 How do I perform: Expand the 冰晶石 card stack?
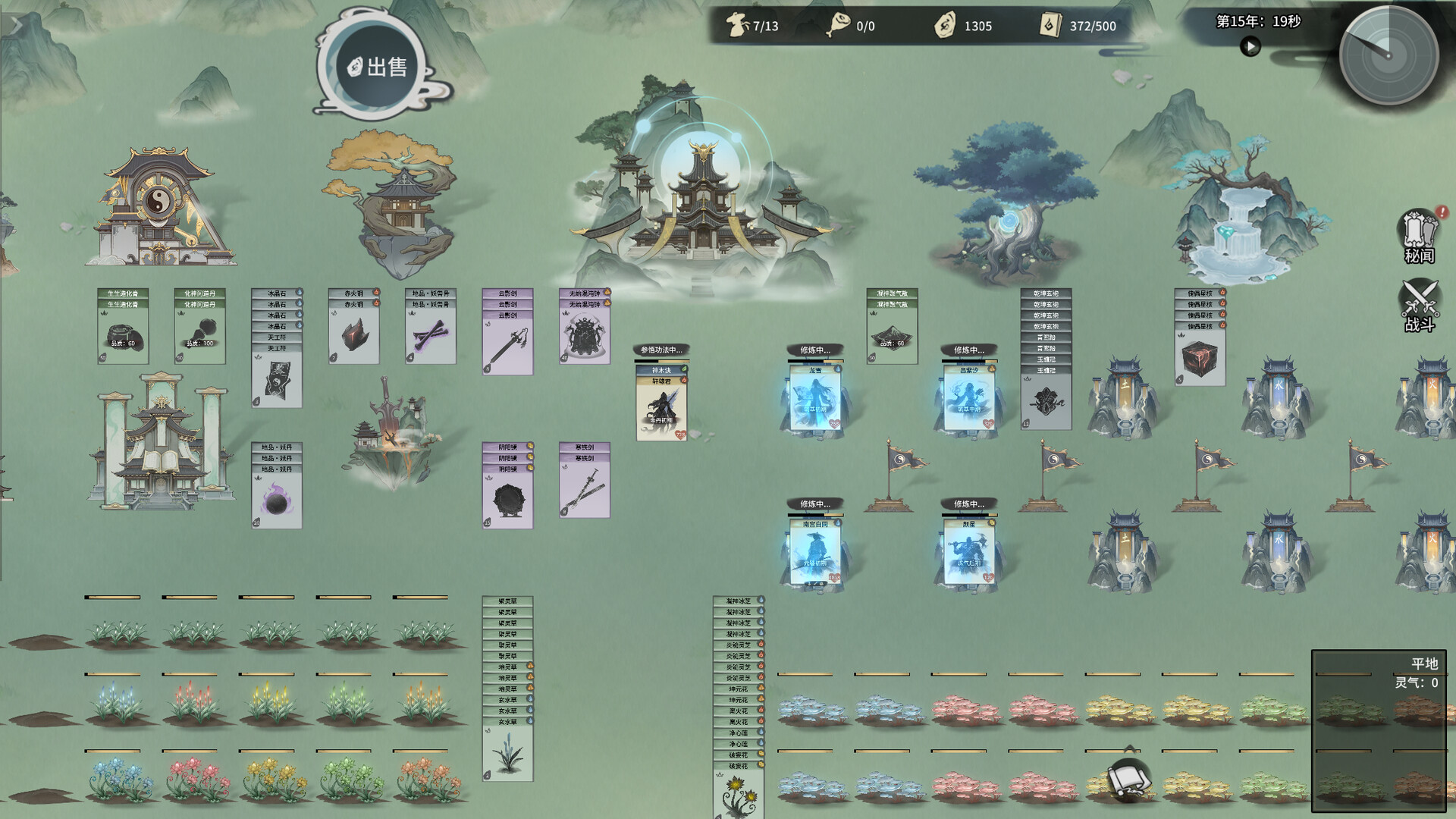[x=275, y=292]
